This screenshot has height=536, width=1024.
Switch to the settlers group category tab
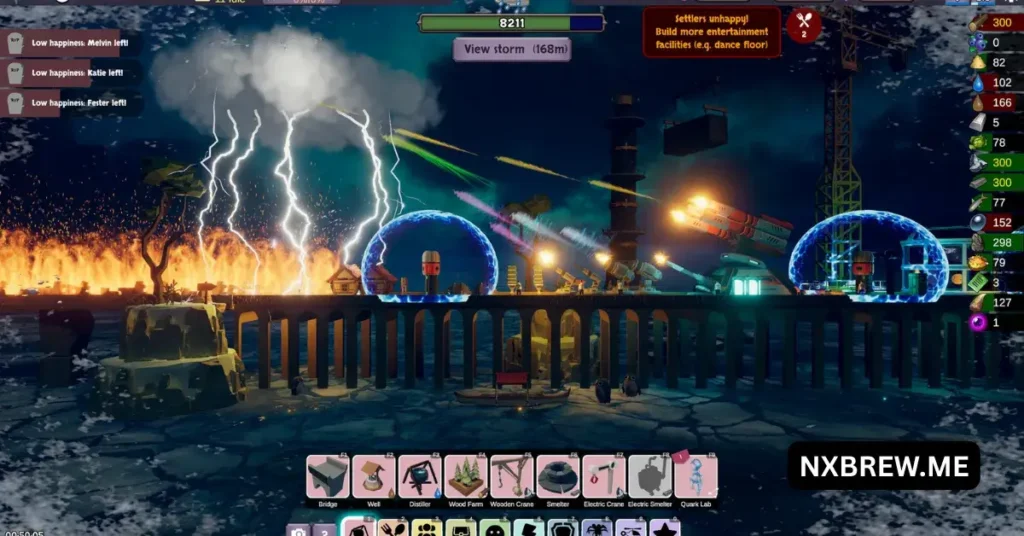(x=427, y=527)
